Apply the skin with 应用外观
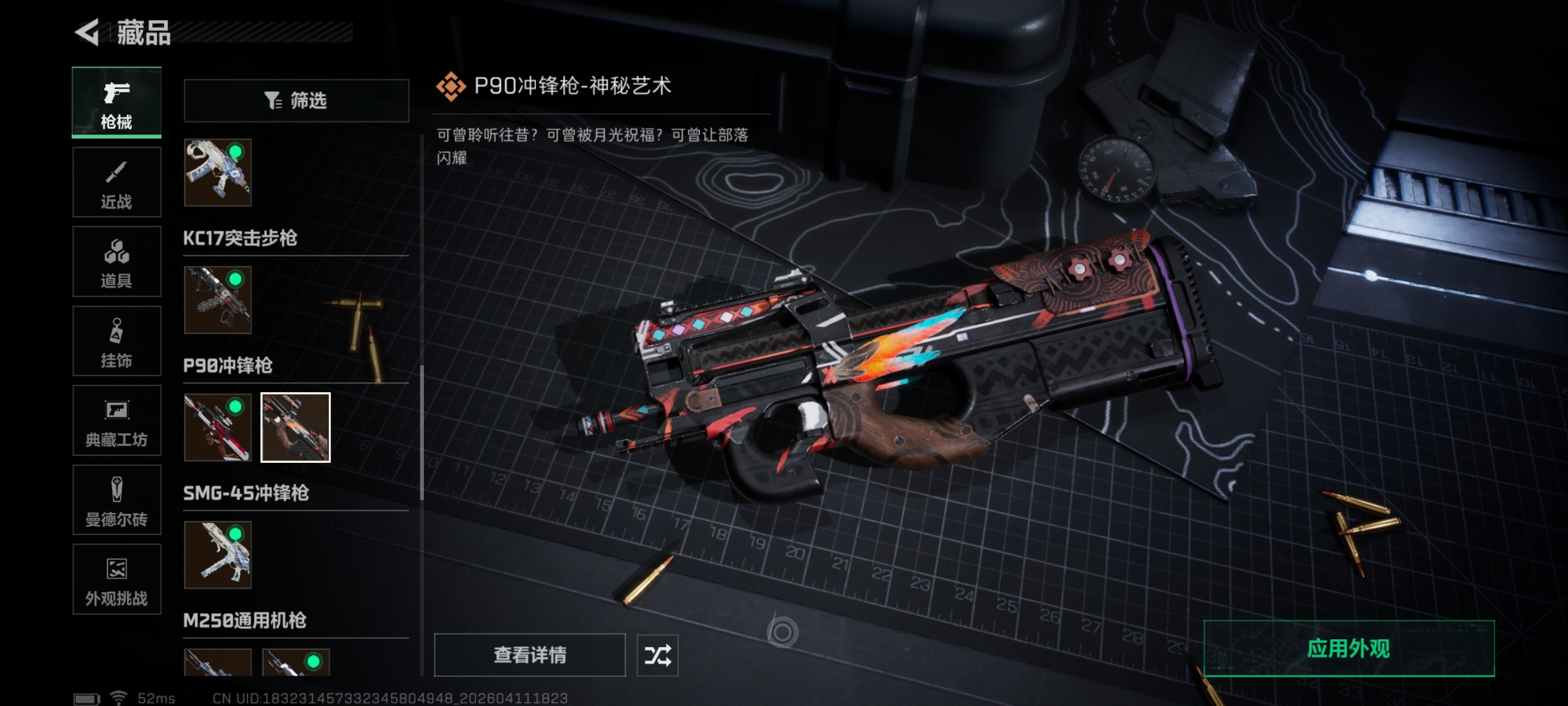1568x706 pixels. tap(1349, 648)
